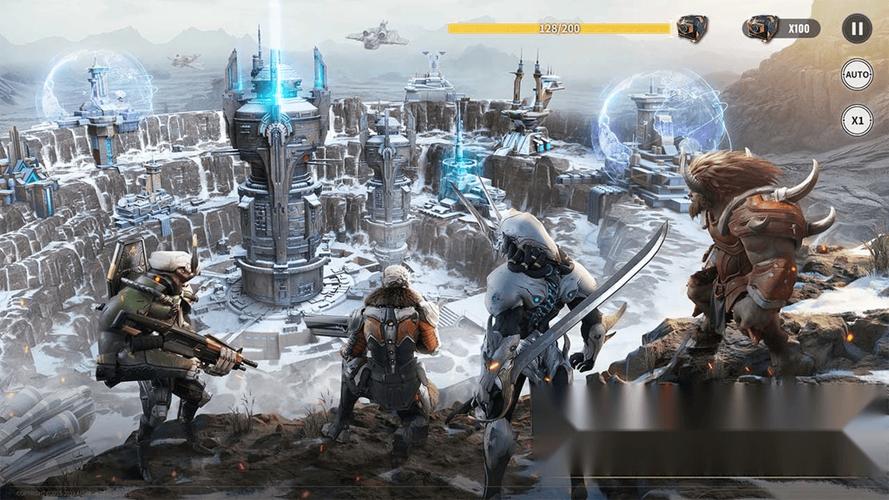Tap the crate icon beside progress bar
Image resolution: width=889 pixels, height=500 pixels.
[692, 28]
